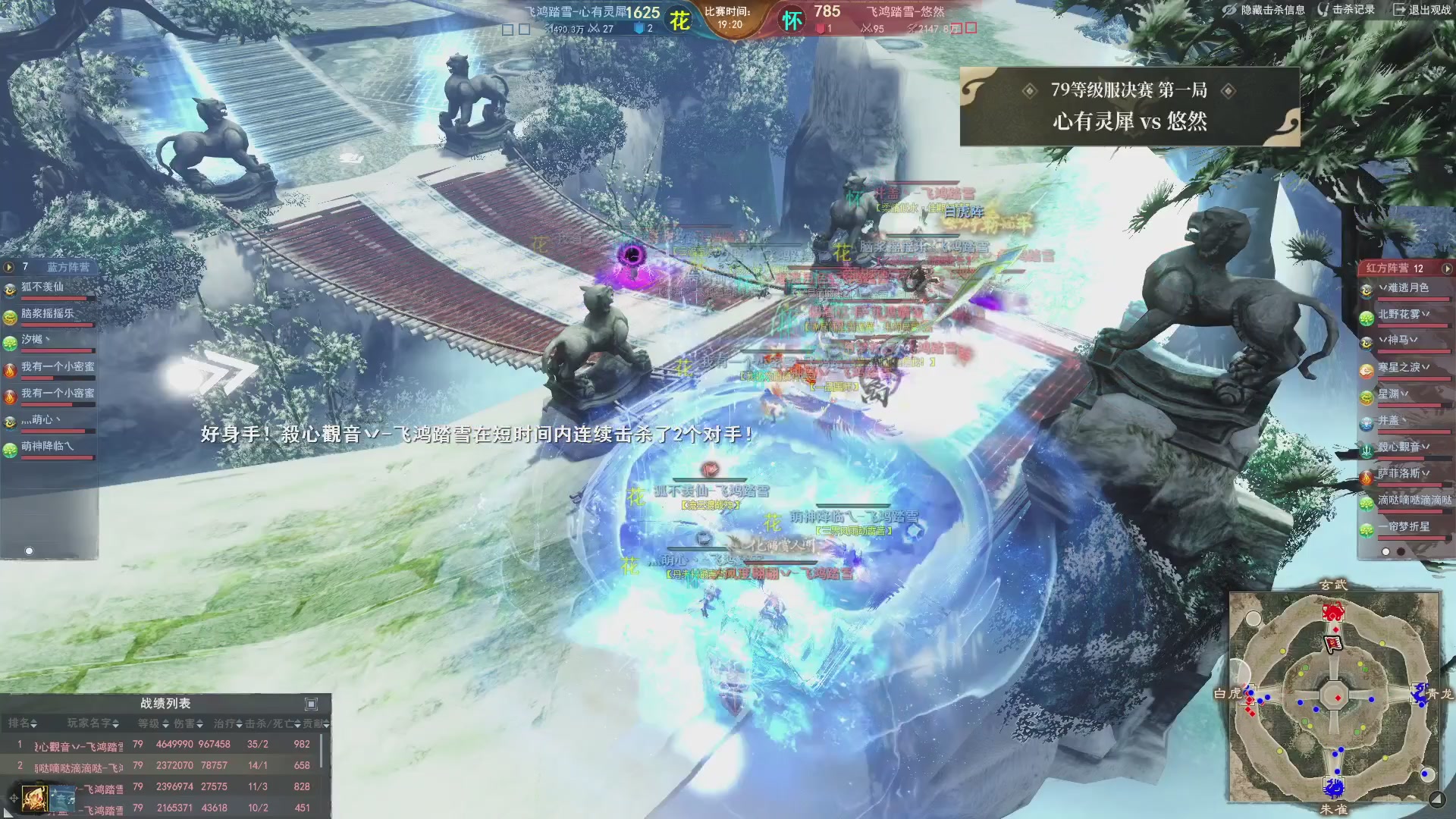Select blue team player 脑浆摇摇乐
This screenshot has height=819, width=1456.
tap(47, 314)
